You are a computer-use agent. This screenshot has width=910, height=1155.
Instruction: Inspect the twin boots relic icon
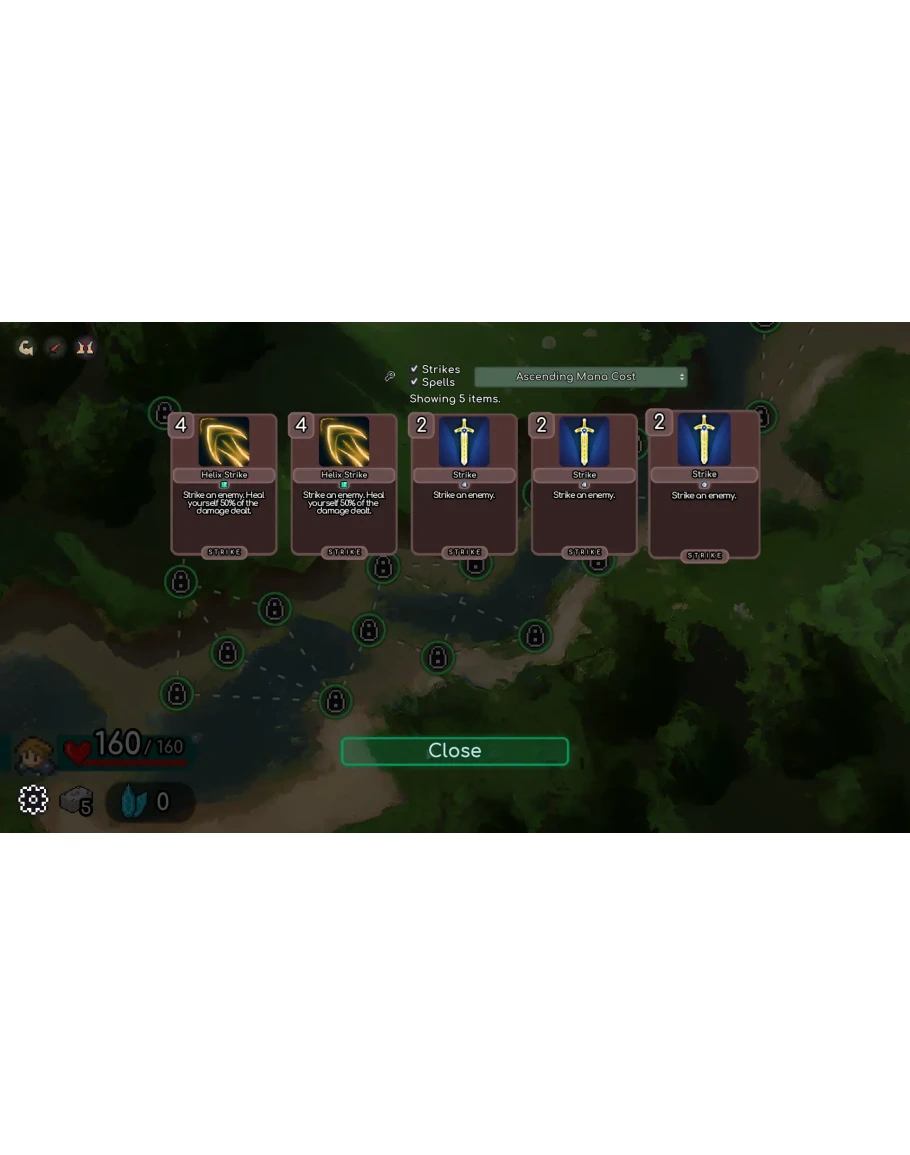pyautogui.click(x=86, y=348)
